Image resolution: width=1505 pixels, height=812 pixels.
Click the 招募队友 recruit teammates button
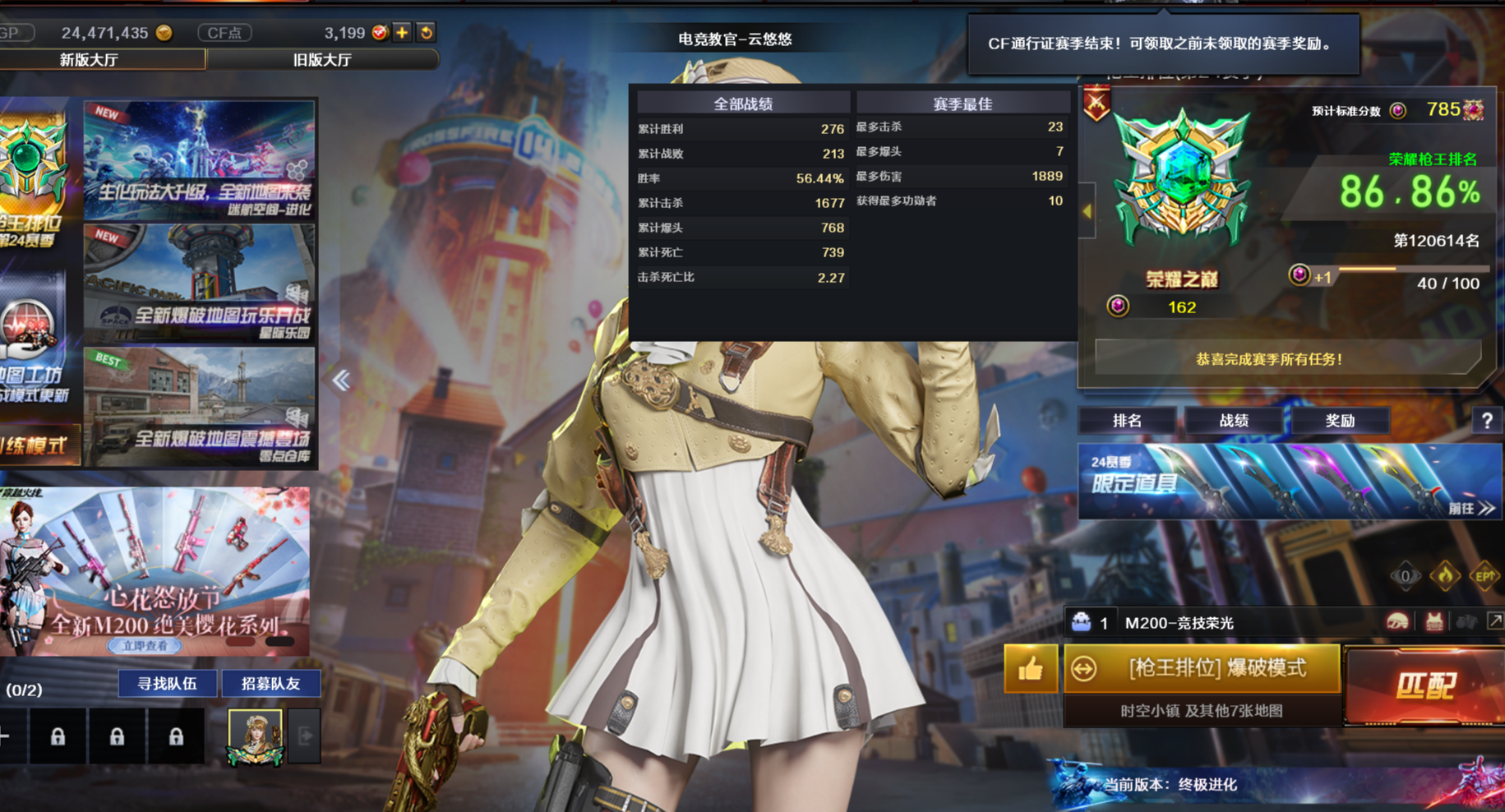click(x=270, y=683)
